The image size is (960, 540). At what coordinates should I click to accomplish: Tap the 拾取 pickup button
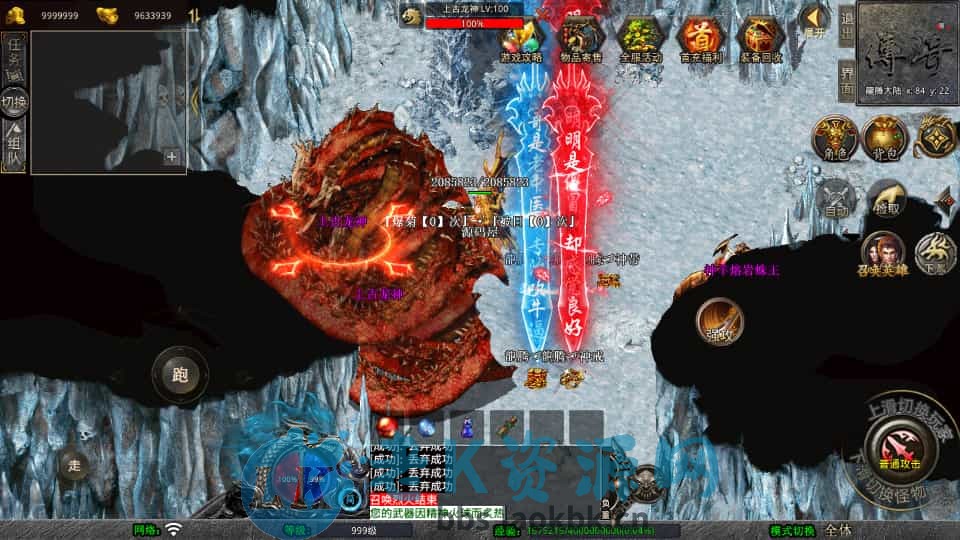click(885, 198)
